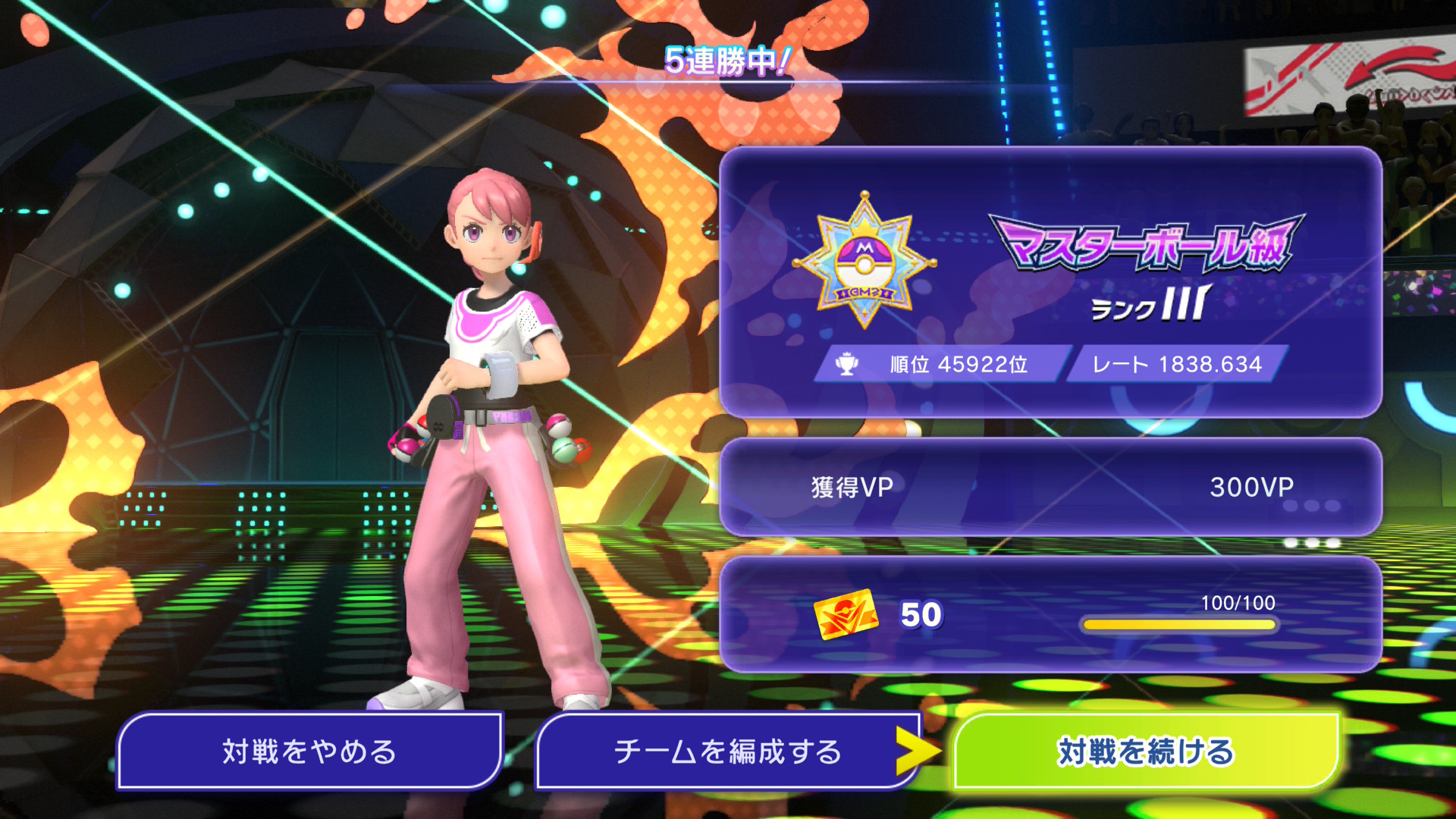Select 対戦をやめる to quit battling
Image resolution: width=1456 pixels, height=819 pixels.
[309, 752]
